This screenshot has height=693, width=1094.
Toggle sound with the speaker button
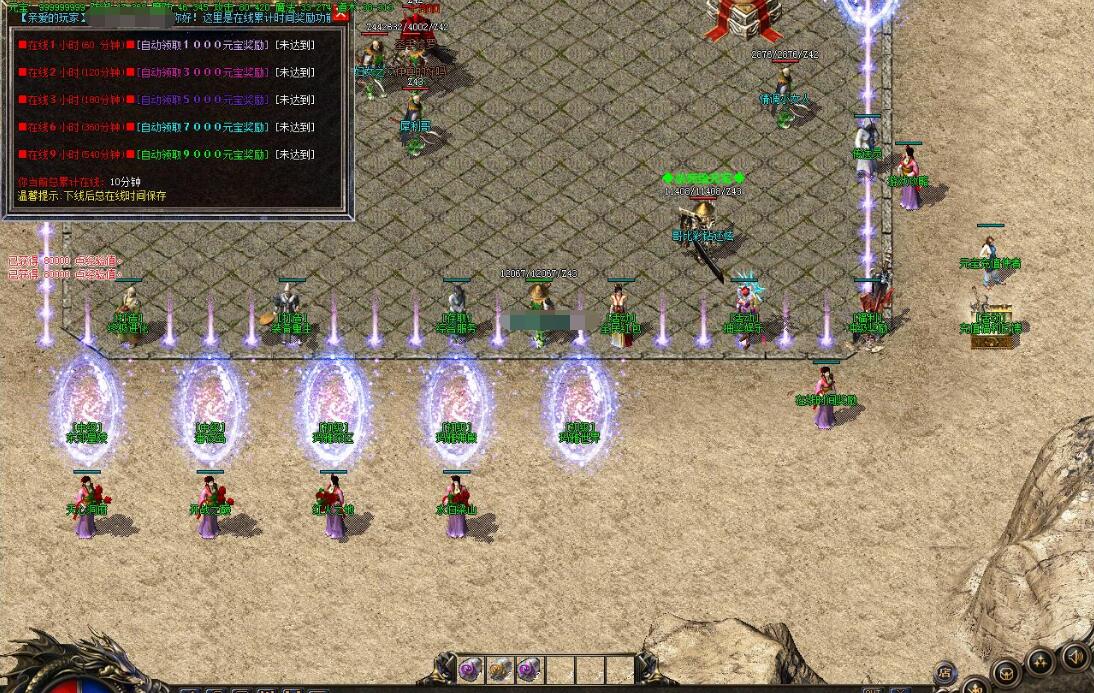[1075, 657]
